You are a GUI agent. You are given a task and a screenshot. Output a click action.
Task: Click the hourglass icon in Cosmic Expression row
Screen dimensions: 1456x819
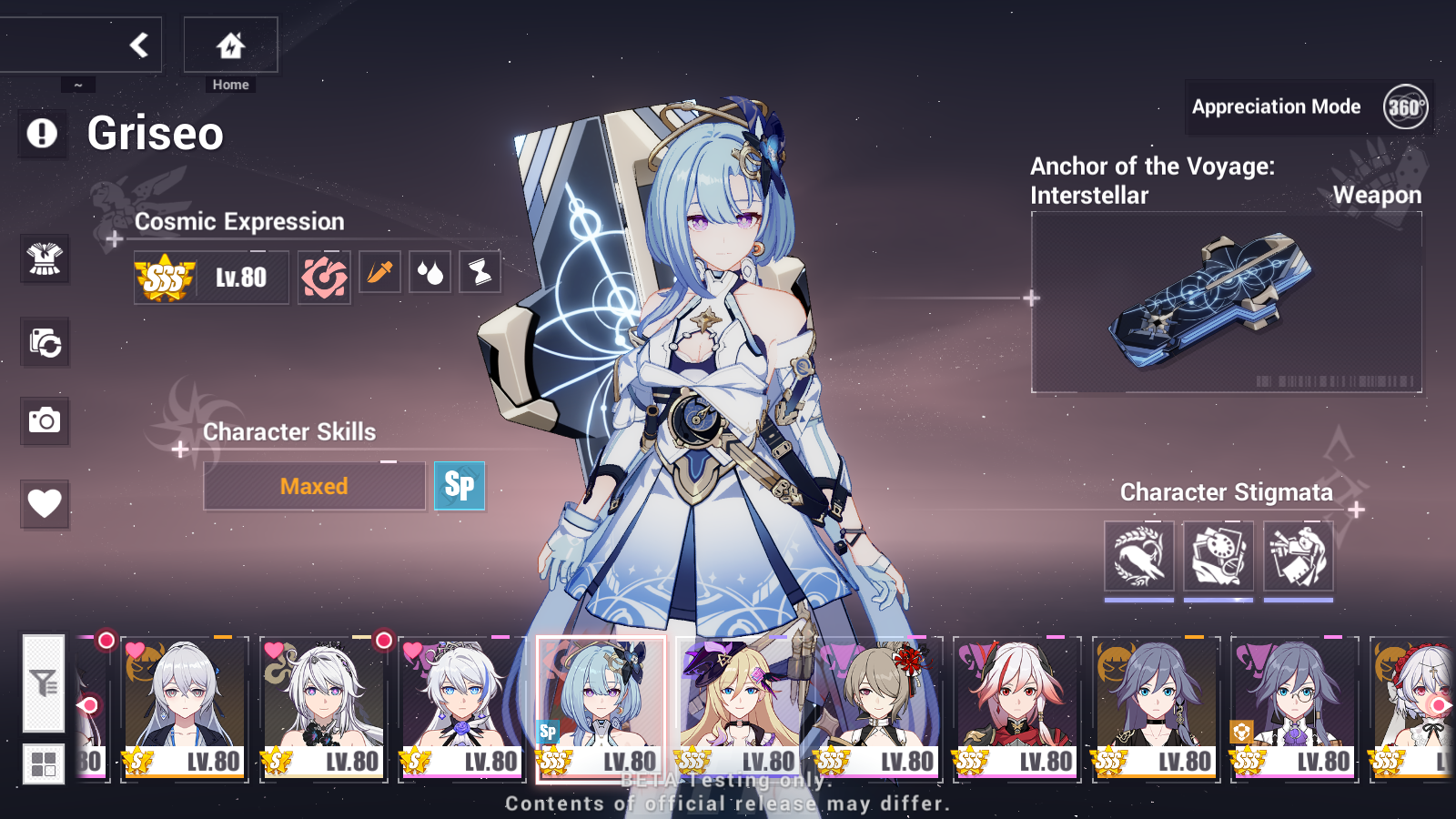point(480,272)
